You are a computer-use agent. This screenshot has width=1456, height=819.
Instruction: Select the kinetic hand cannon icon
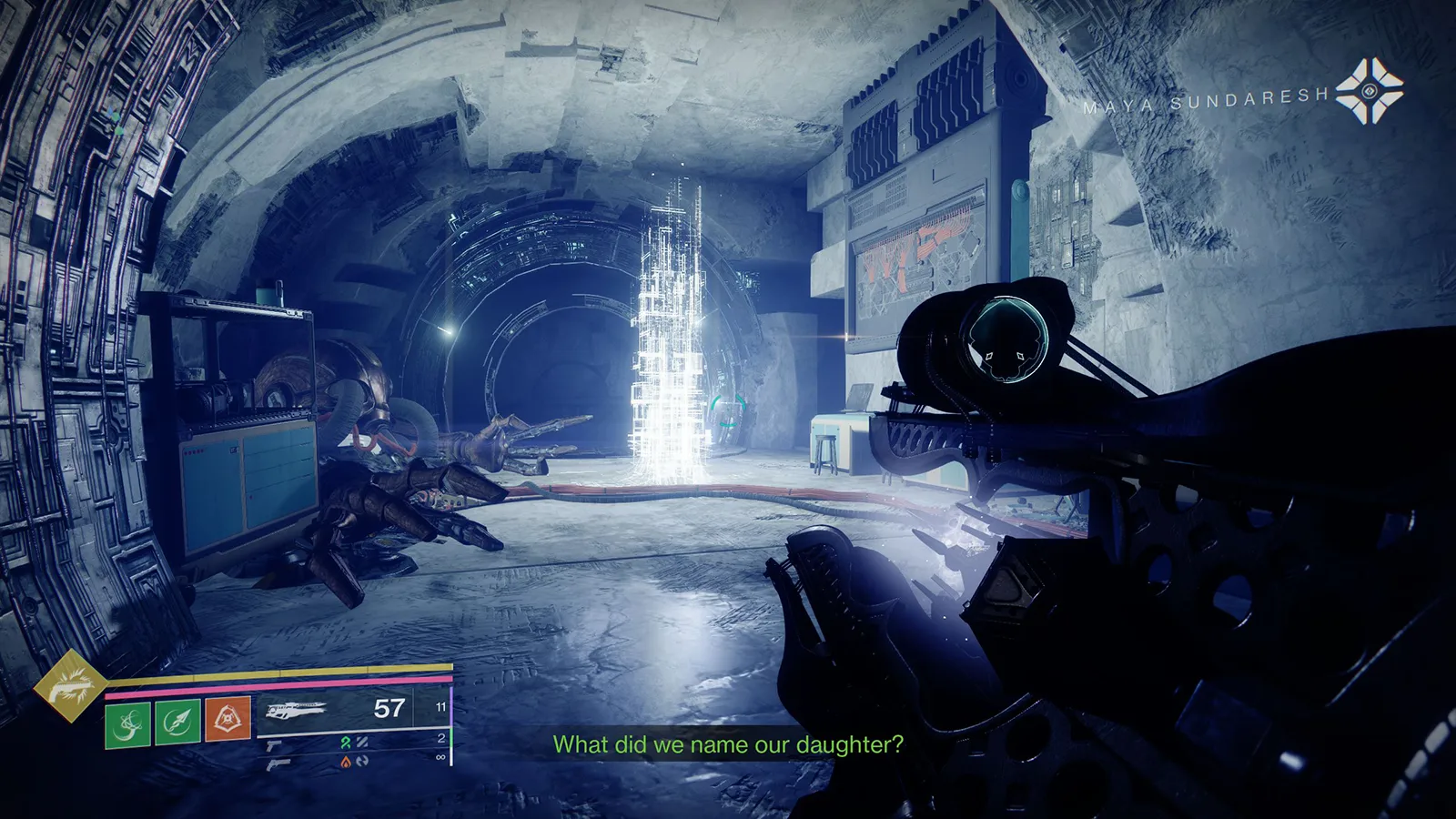click(x=278, y=764)
